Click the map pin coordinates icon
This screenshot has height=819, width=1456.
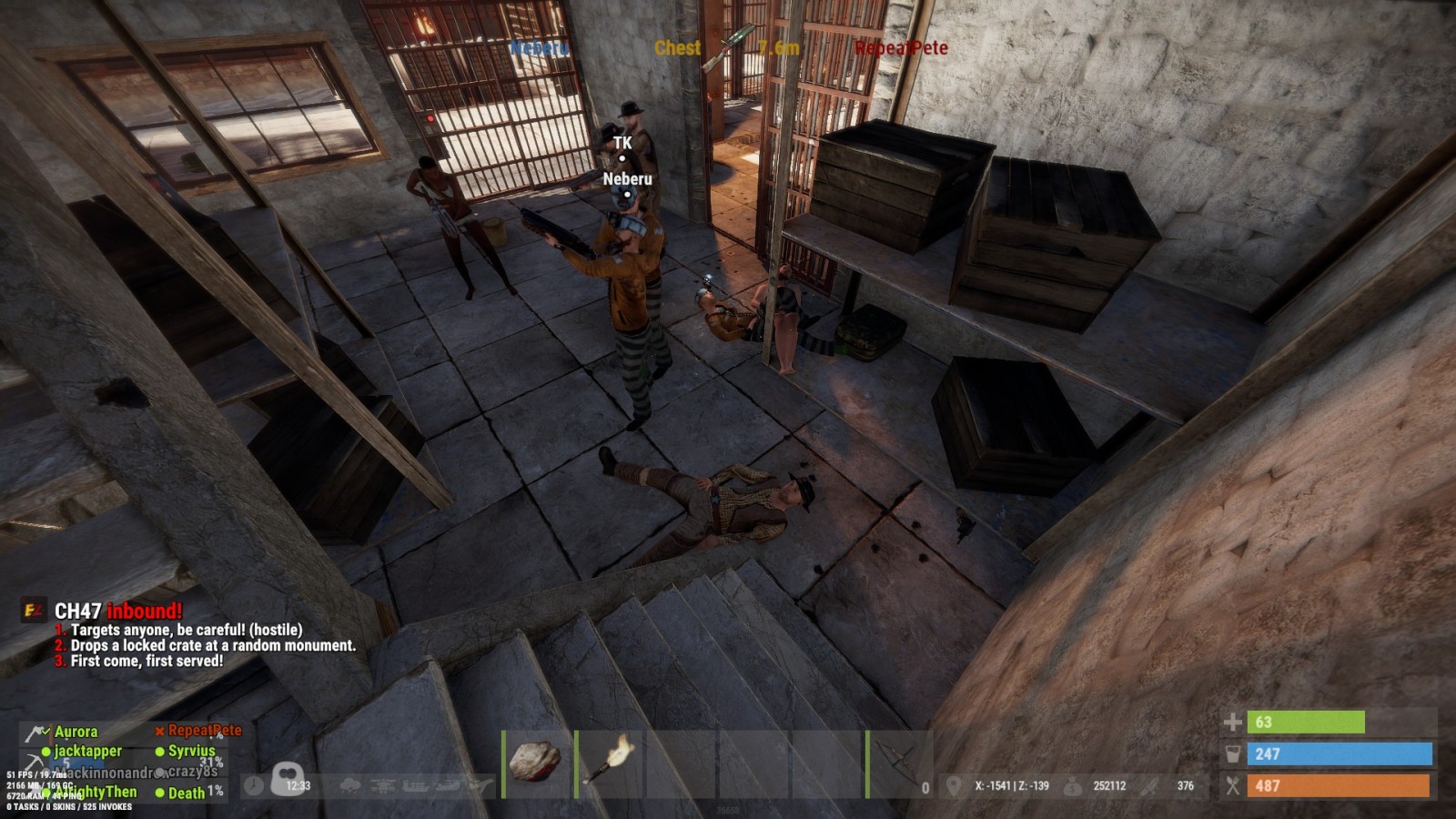pos(954,785)
